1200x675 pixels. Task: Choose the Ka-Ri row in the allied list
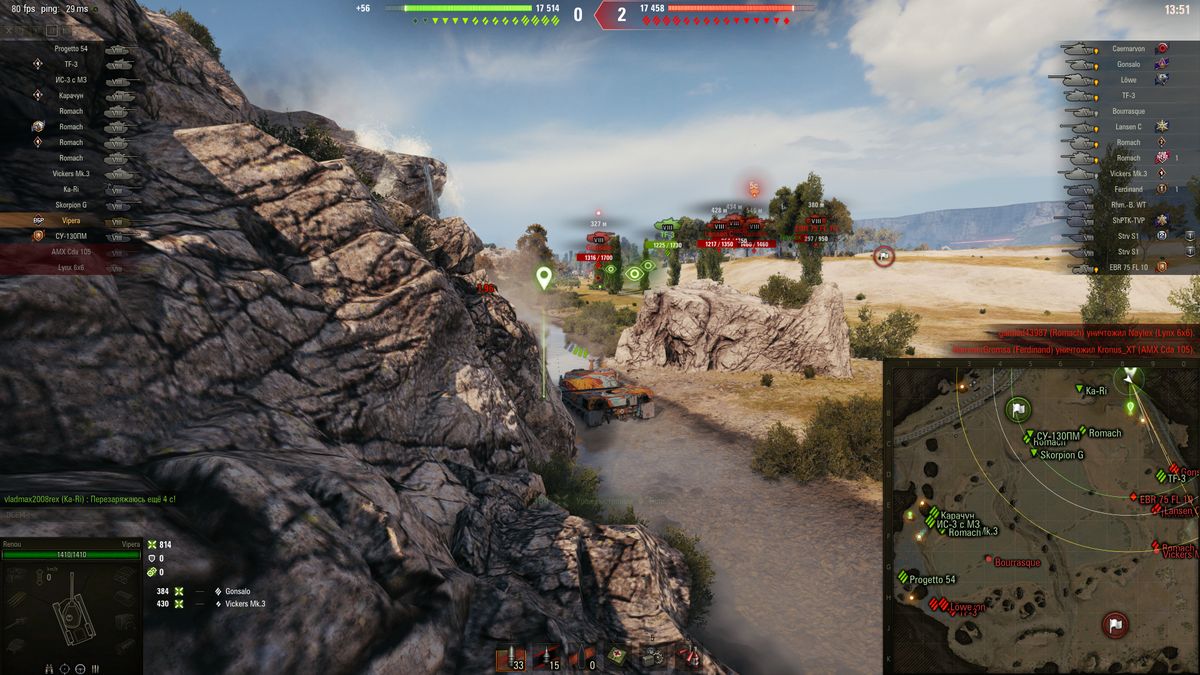[71, 189]
